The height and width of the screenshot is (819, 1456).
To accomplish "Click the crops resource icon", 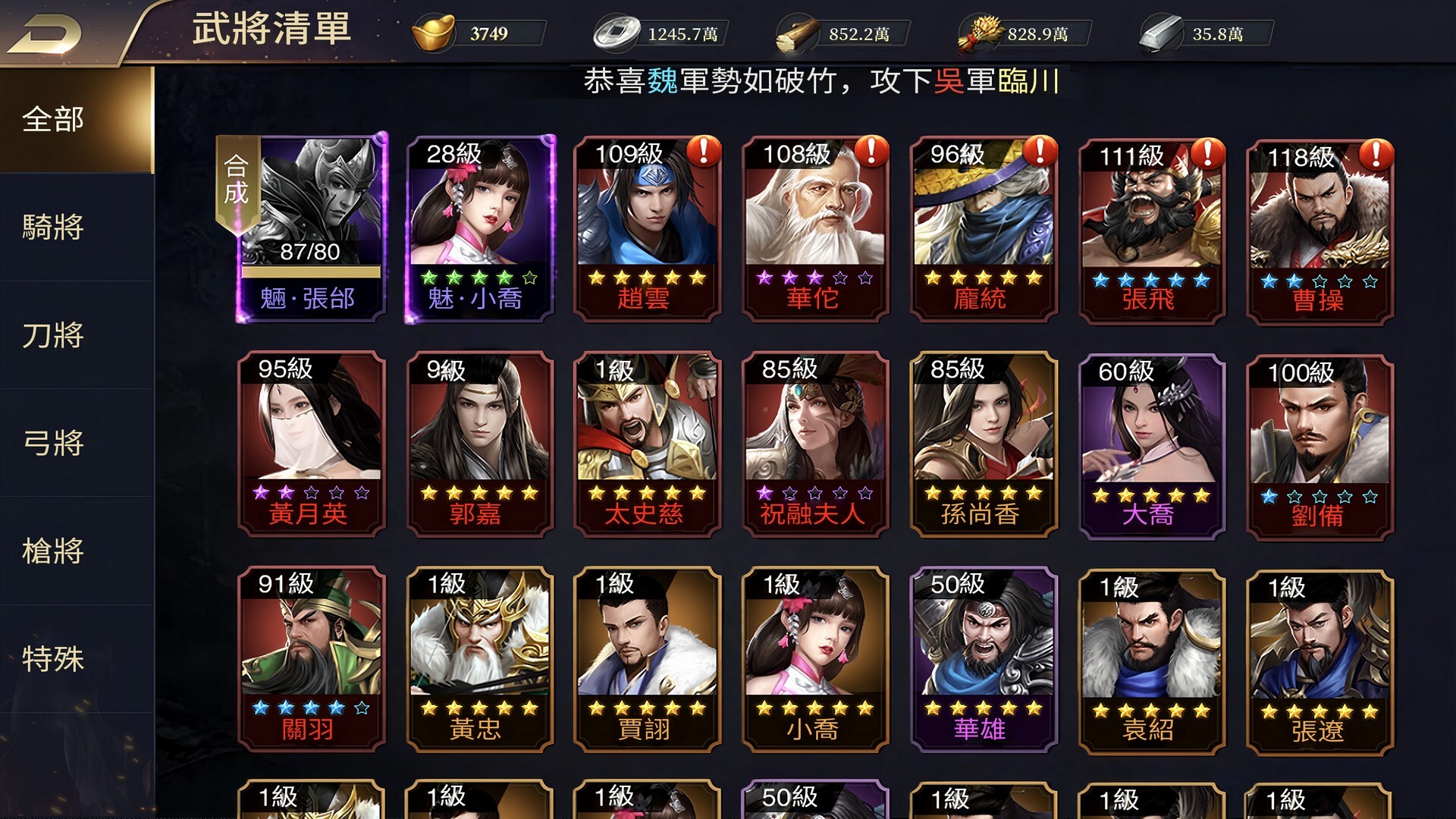I will pos(978,32).
